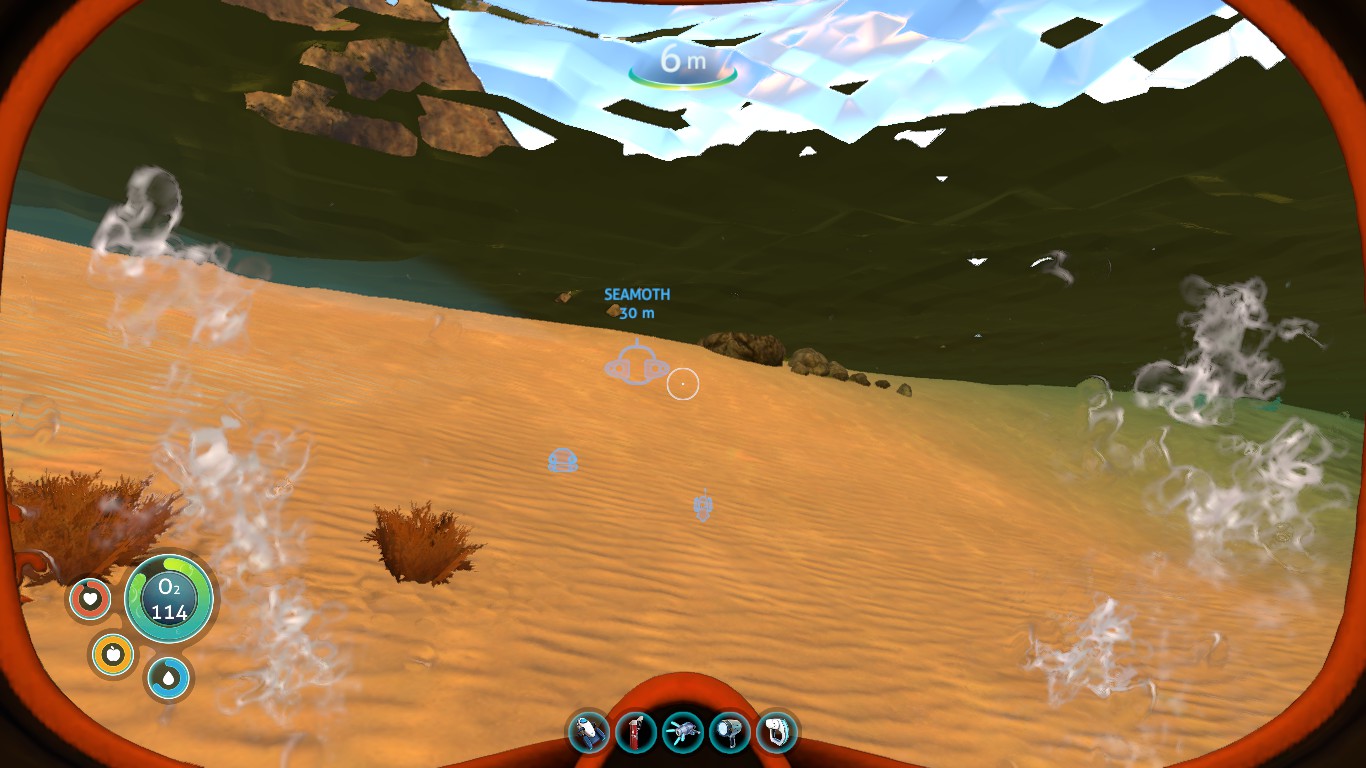Image resolution: width=1366 pixels, height=768 pixels.
Task: Equip the Laser Cutter in the last quickslot
Action: [x=774, y=732]
